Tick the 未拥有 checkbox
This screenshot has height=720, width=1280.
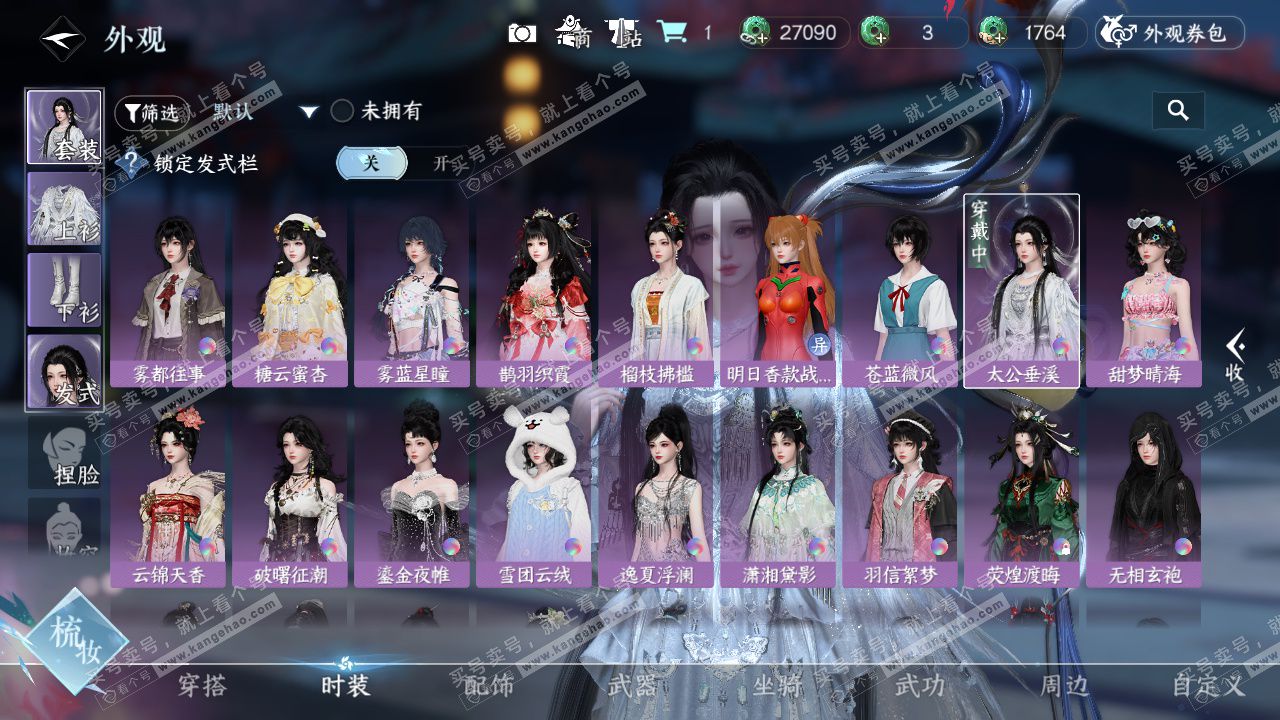point(342,111)
